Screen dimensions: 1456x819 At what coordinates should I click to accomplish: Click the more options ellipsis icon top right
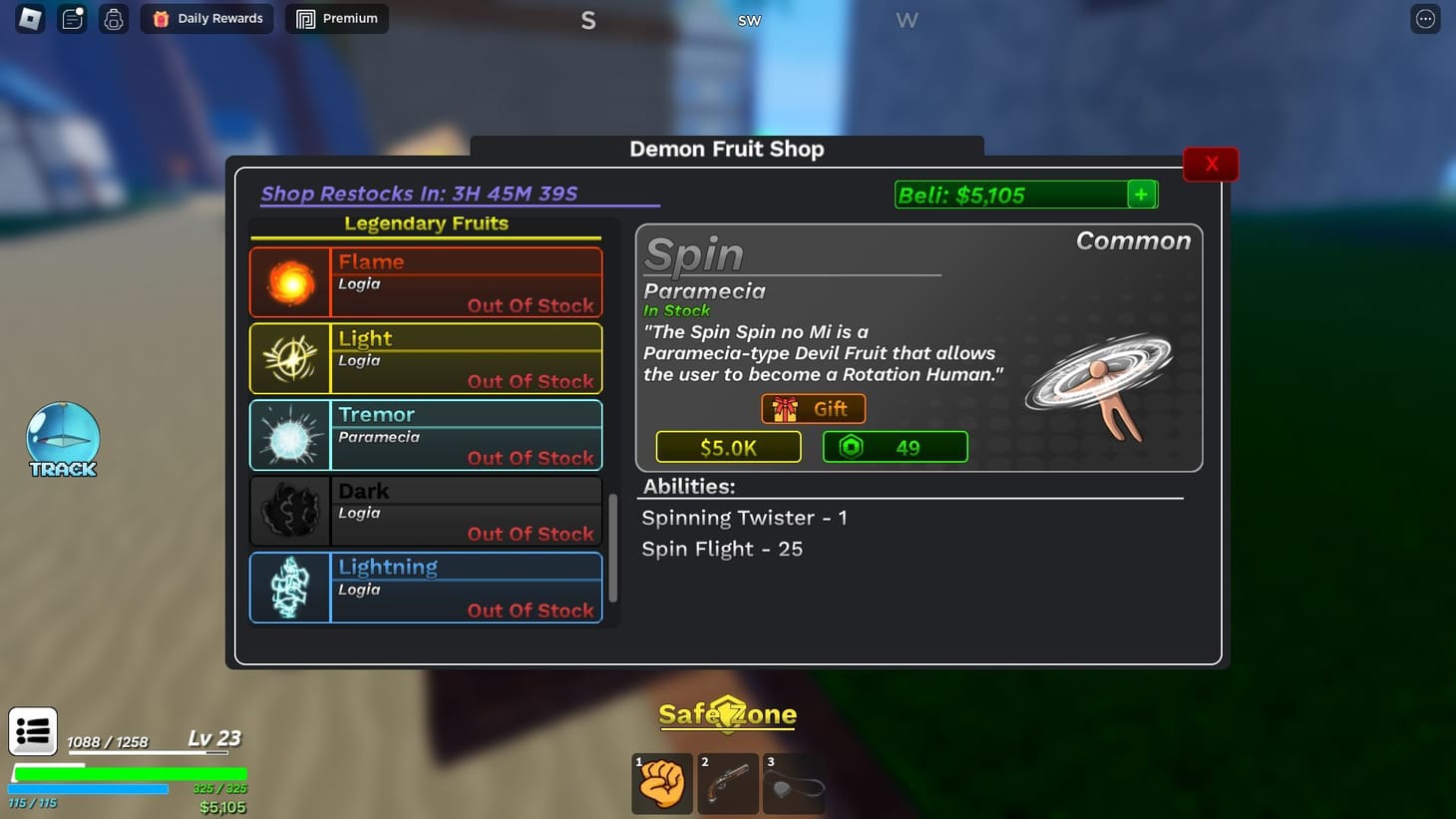1424,18
